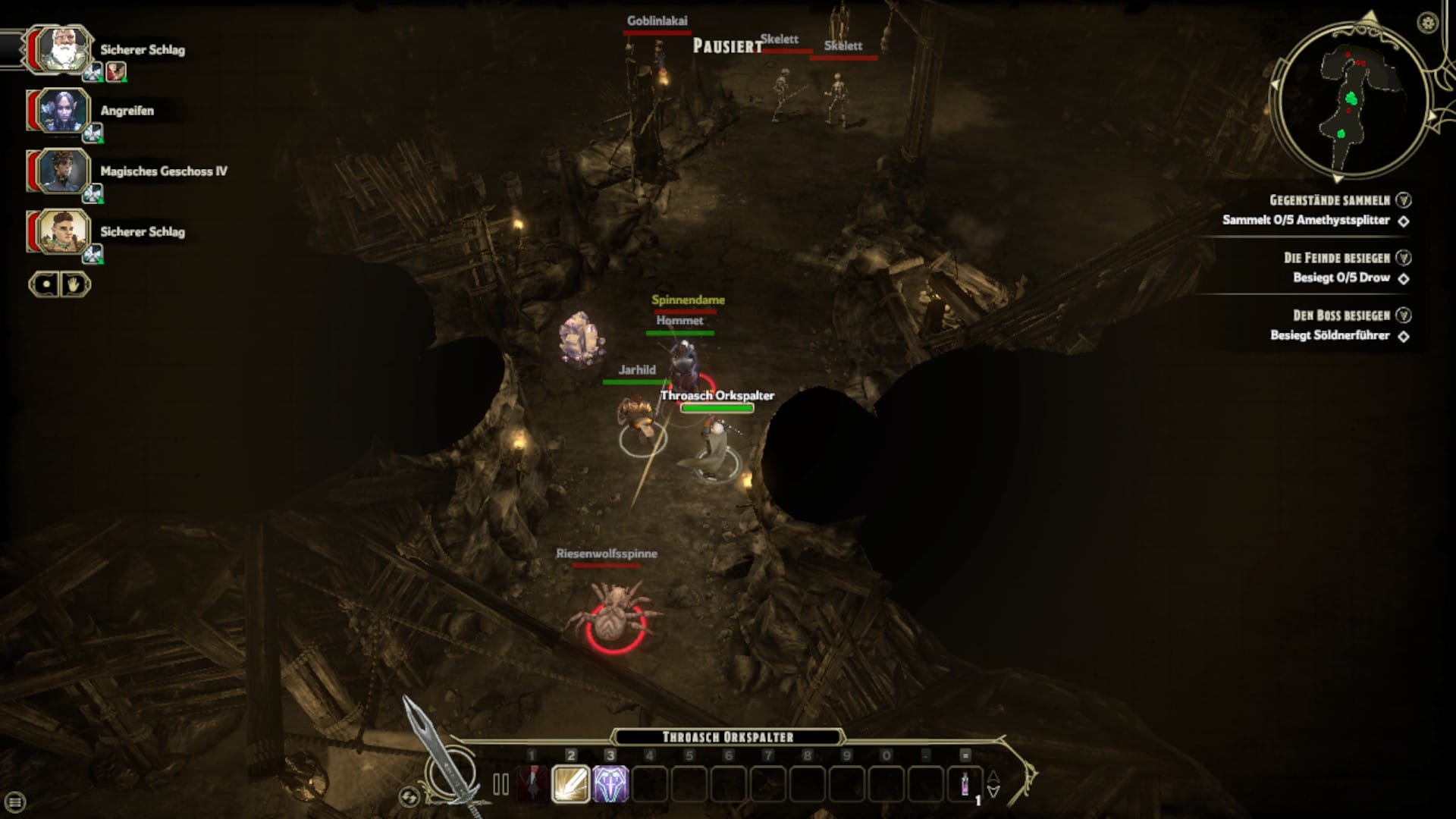The height and width of the screenshot is (819, 1456).
Task: Collapse the Gegenstände sammeln objective
Action: pyautogui.click(x=1404, y=200)
